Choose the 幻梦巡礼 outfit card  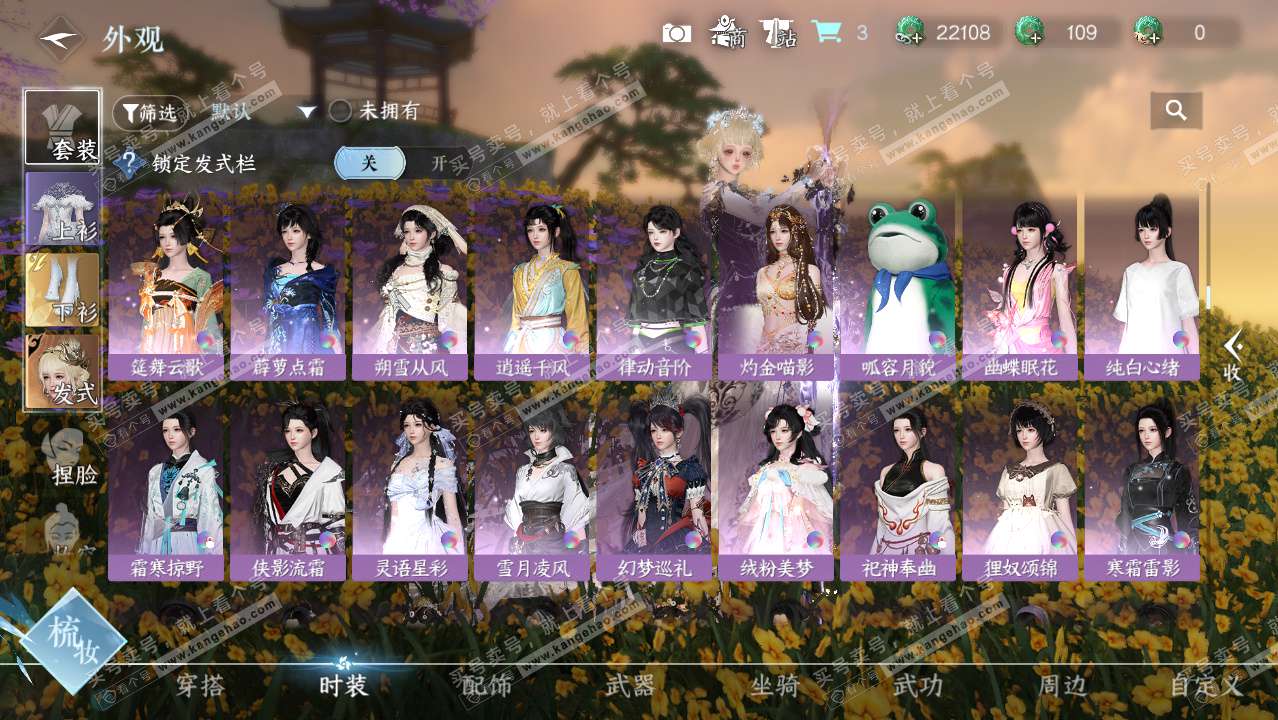(x=653, y=485)
